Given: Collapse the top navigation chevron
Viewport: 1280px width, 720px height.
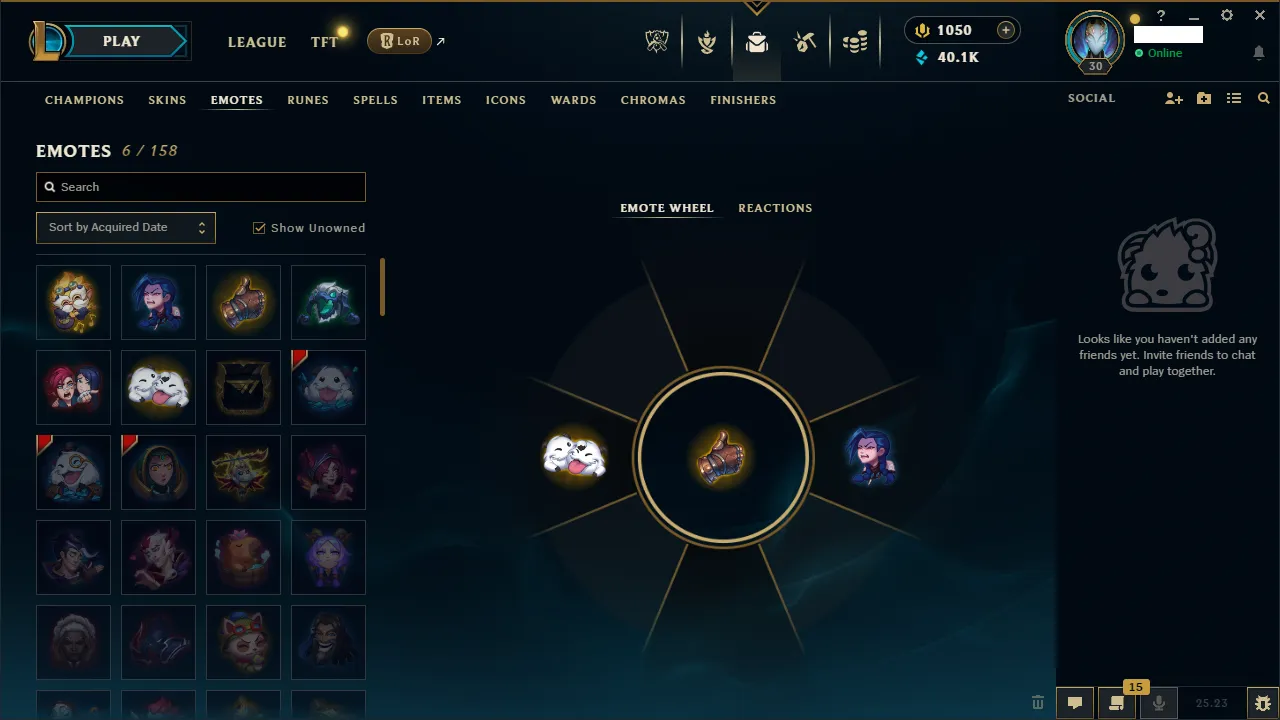Looking at the screenshot, I should tap(757, 6).
